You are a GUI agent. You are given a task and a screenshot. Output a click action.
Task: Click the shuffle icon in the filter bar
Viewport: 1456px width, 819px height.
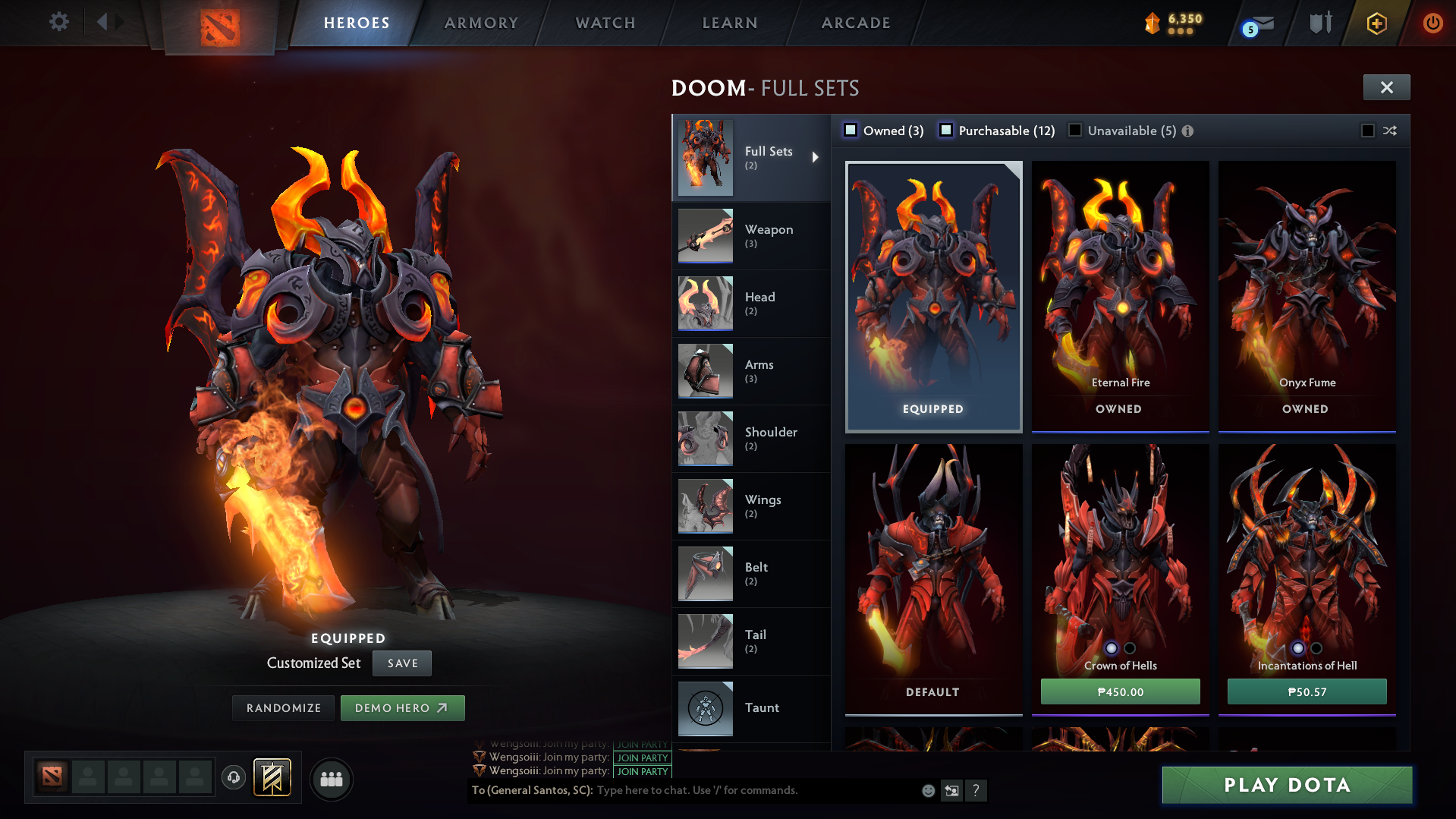pos(1391,131)
